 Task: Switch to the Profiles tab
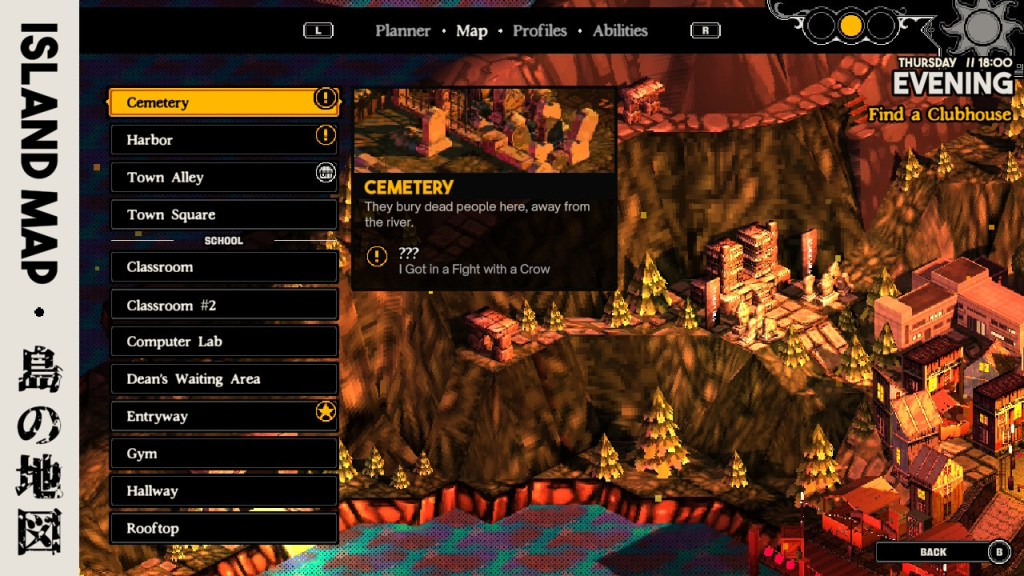(x=539, y=31)
